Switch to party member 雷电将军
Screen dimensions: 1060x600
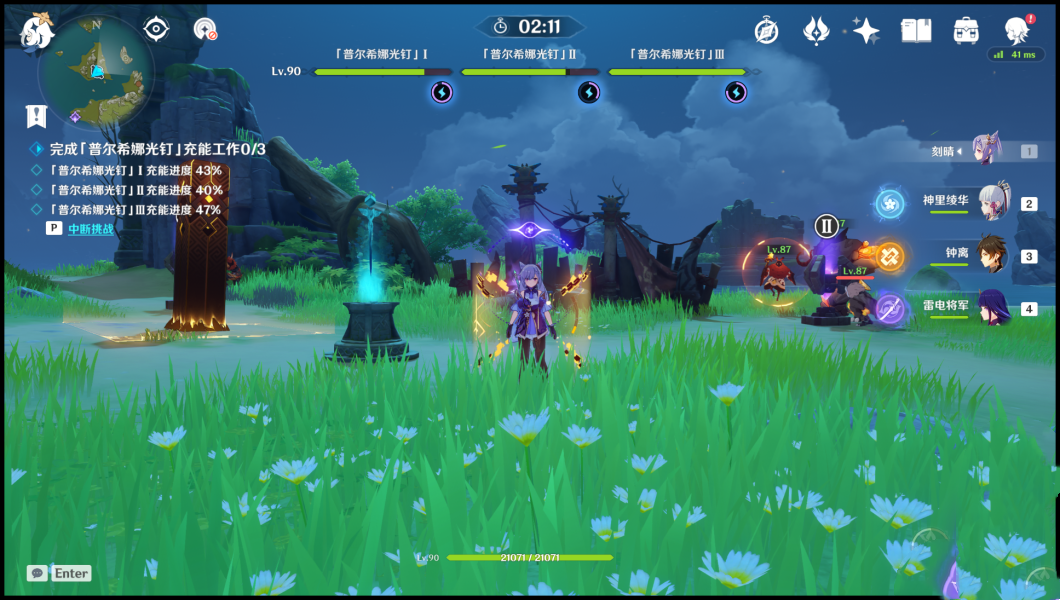994,308
